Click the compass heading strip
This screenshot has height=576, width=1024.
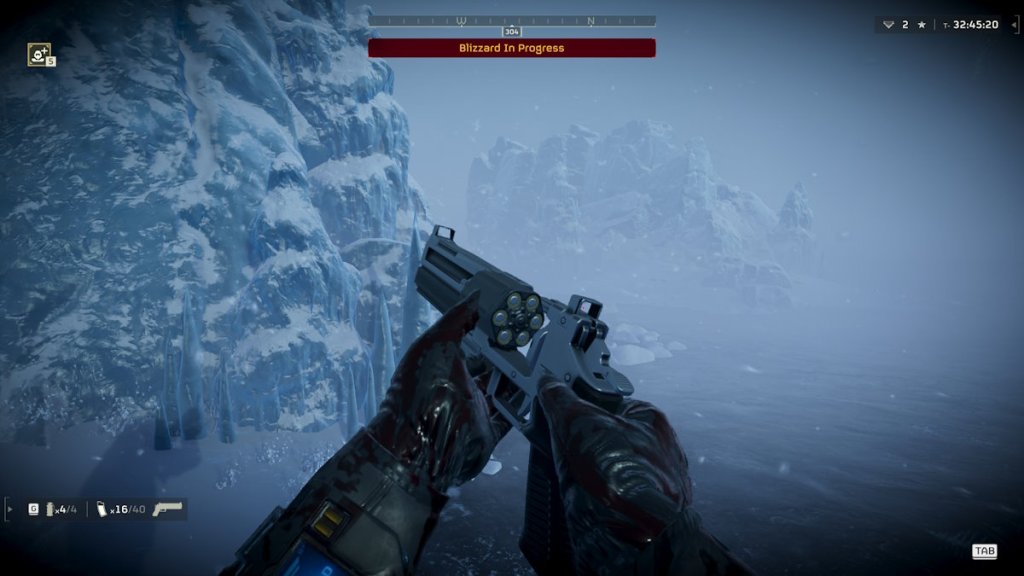[x=512, y=20]
